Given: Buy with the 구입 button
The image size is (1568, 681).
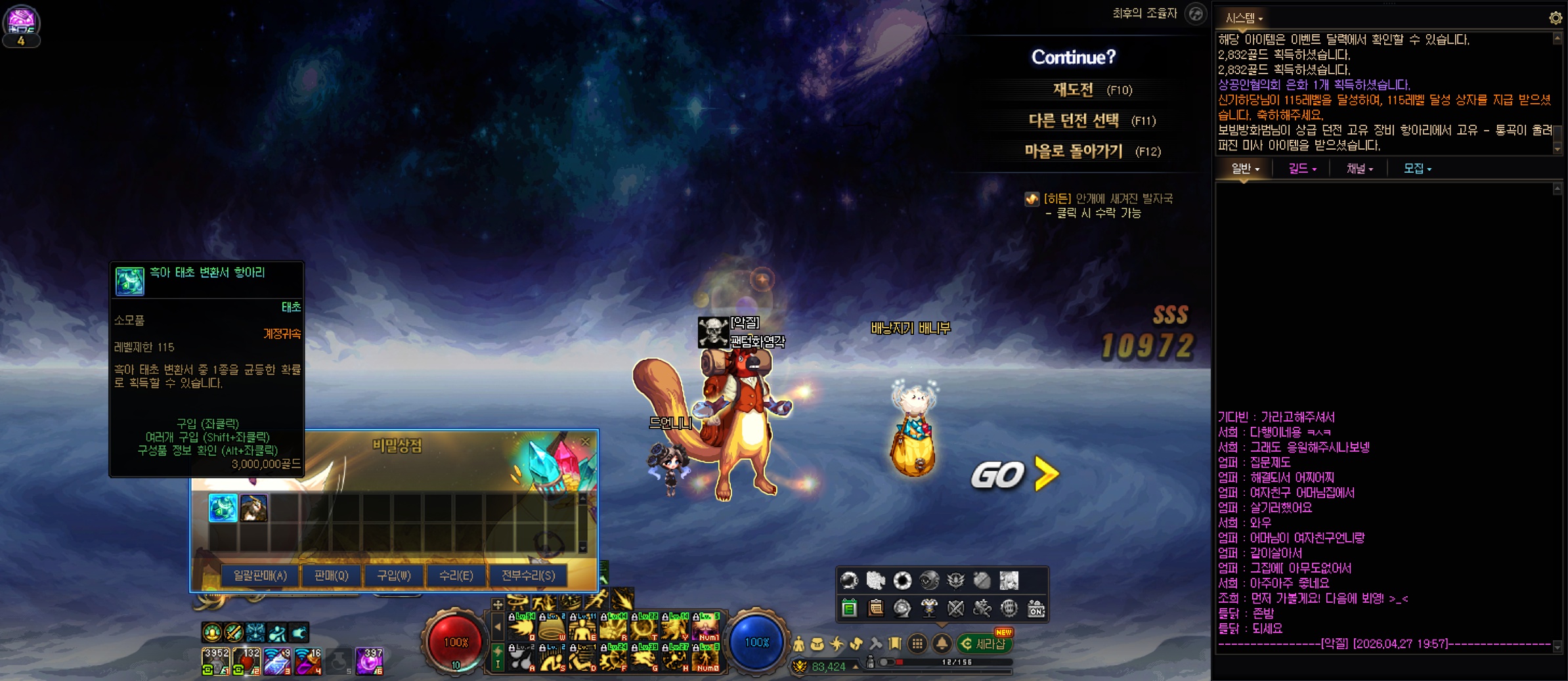Looking at the screenshot, I should click(393, 575).
